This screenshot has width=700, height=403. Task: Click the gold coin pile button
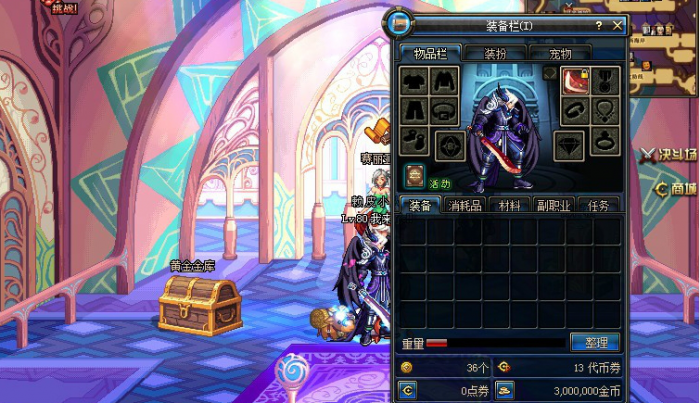[x=505, y=389]
